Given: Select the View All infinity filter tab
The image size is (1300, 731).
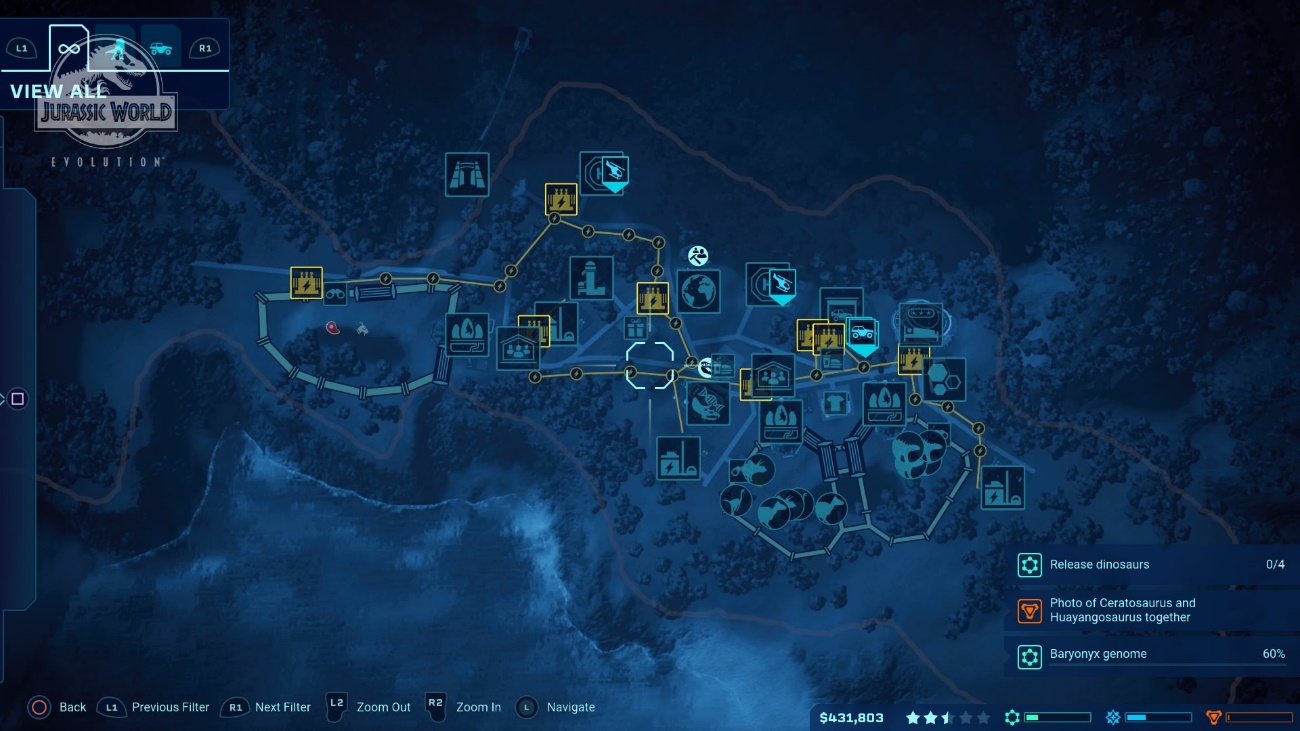Looking at the screenshot, I should click(x=69, y=48).
